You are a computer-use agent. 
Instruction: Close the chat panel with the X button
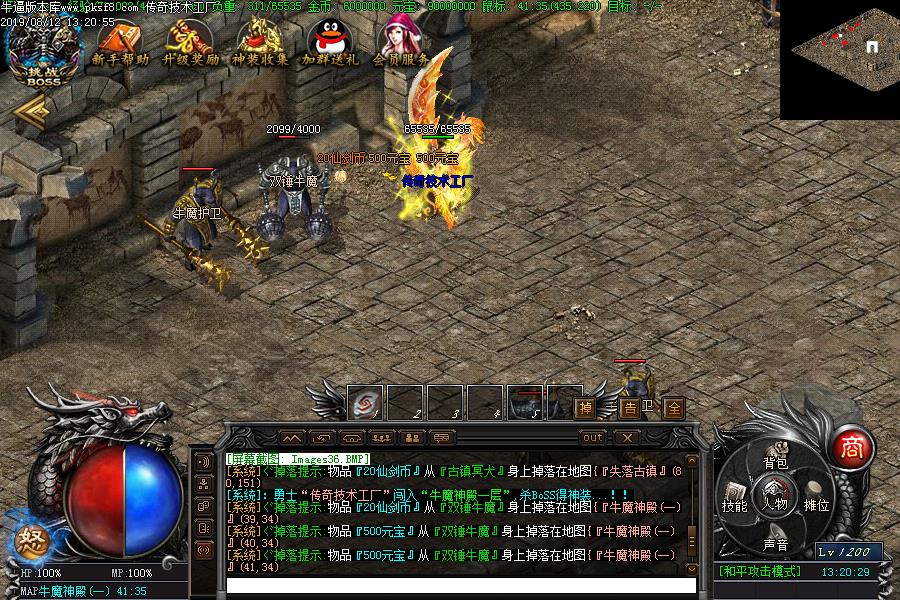pyautogui.click(x=625, y=438)
